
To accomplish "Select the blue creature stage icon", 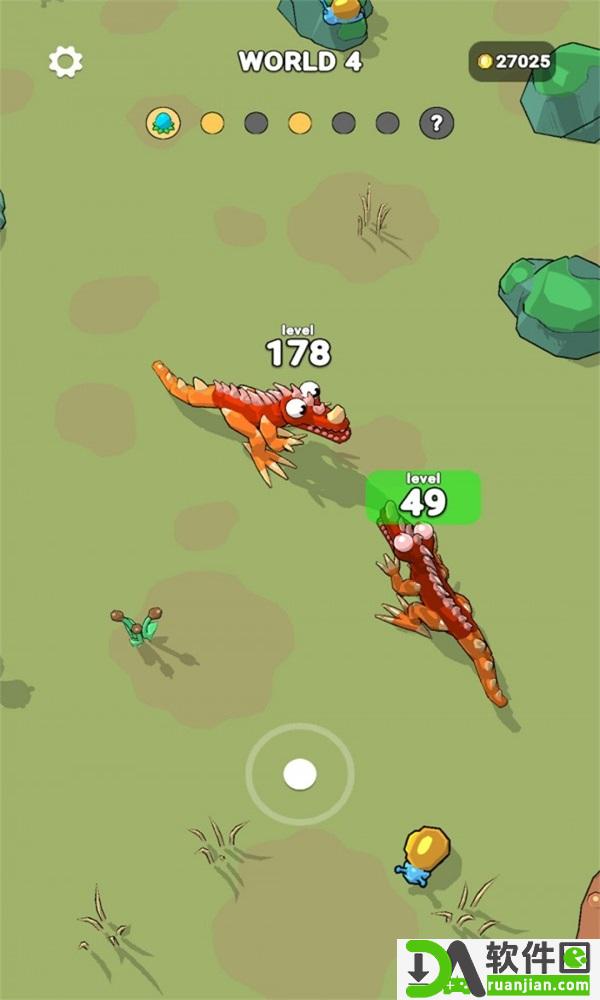I will point(162,123).
